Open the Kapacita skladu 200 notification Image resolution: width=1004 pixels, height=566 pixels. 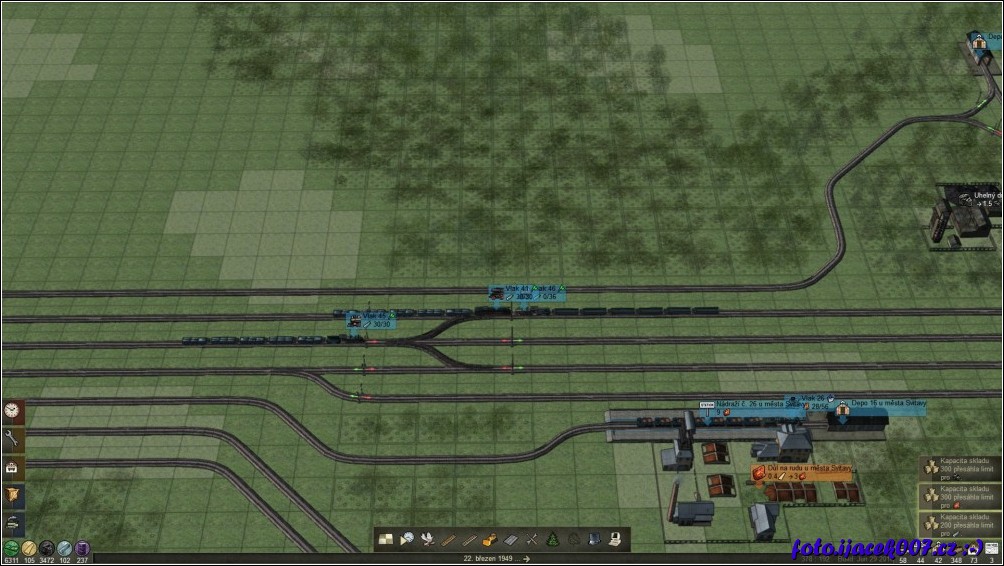click(x=961, y=522)
